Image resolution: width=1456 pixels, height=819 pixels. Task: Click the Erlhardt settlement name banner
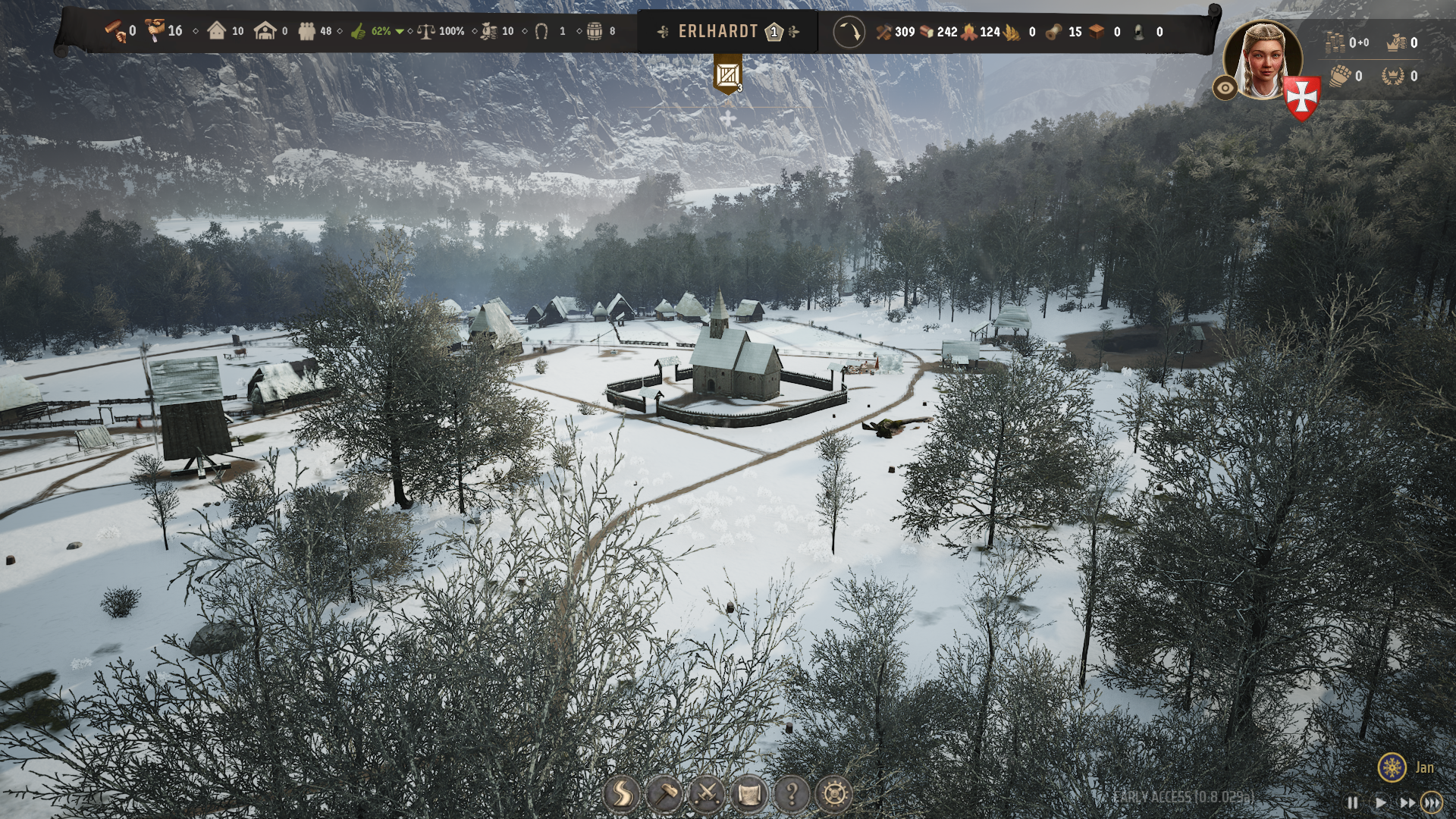click(x=718, y=32)
